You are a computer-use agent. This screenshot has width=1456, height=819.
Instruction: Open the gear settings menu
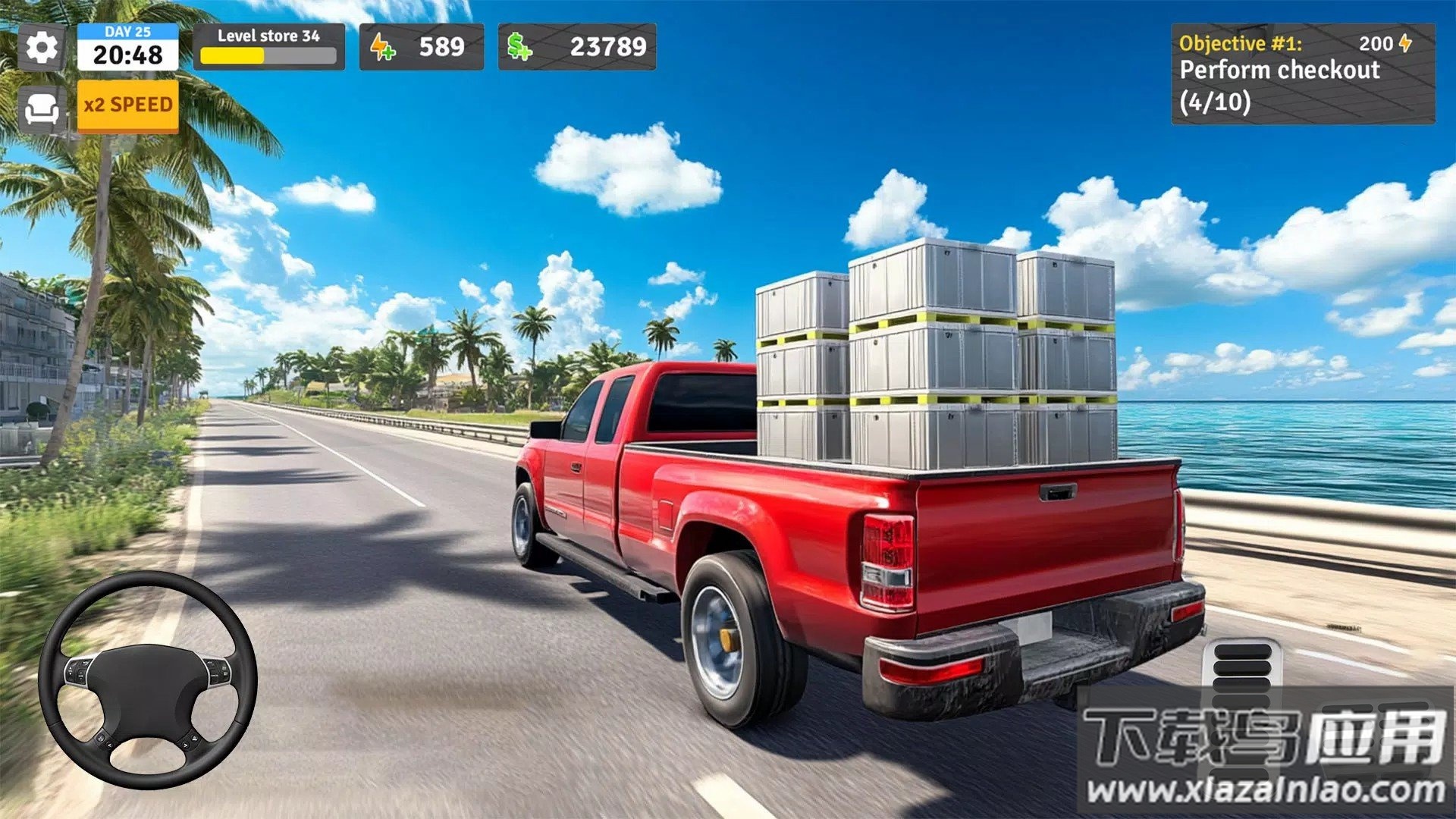click(41, 48)
